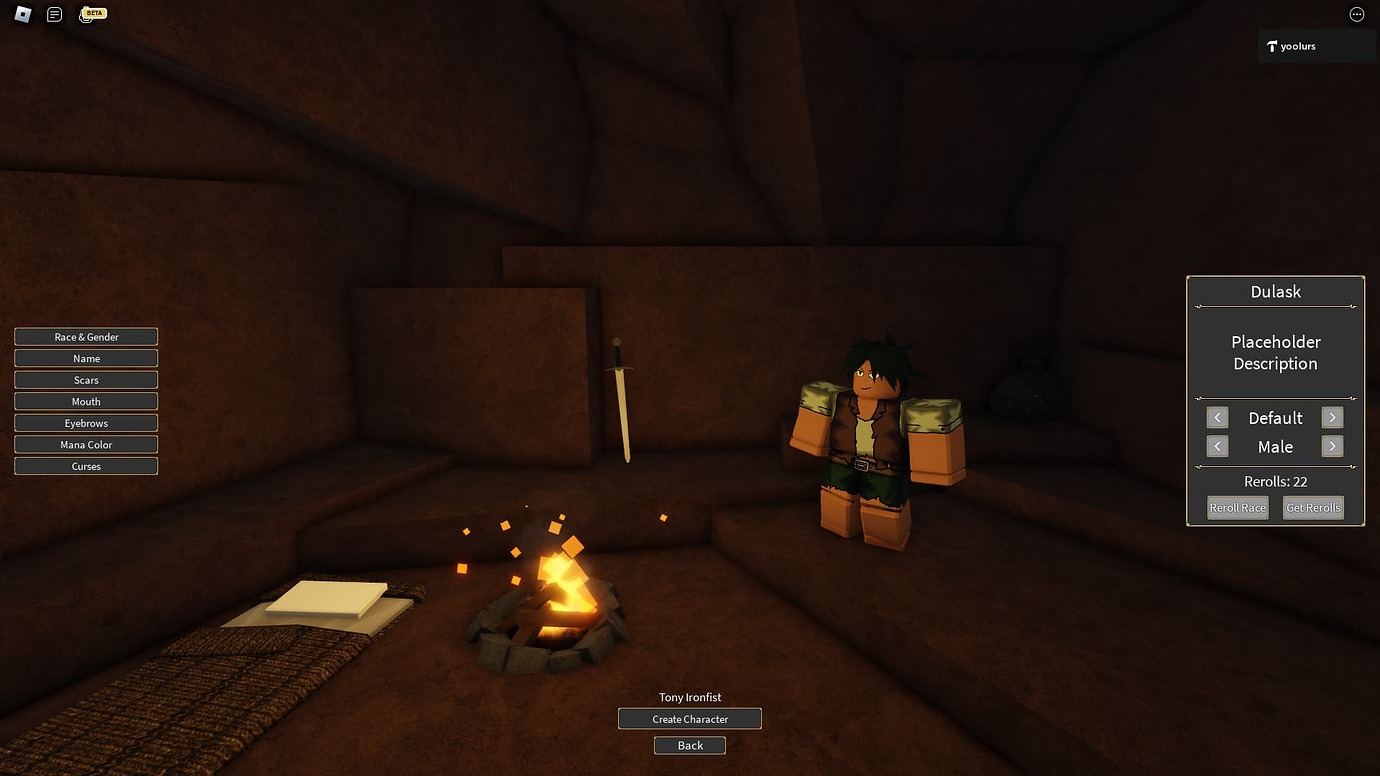Switch gender with the right arrow beside Male

click(1332, 446)
